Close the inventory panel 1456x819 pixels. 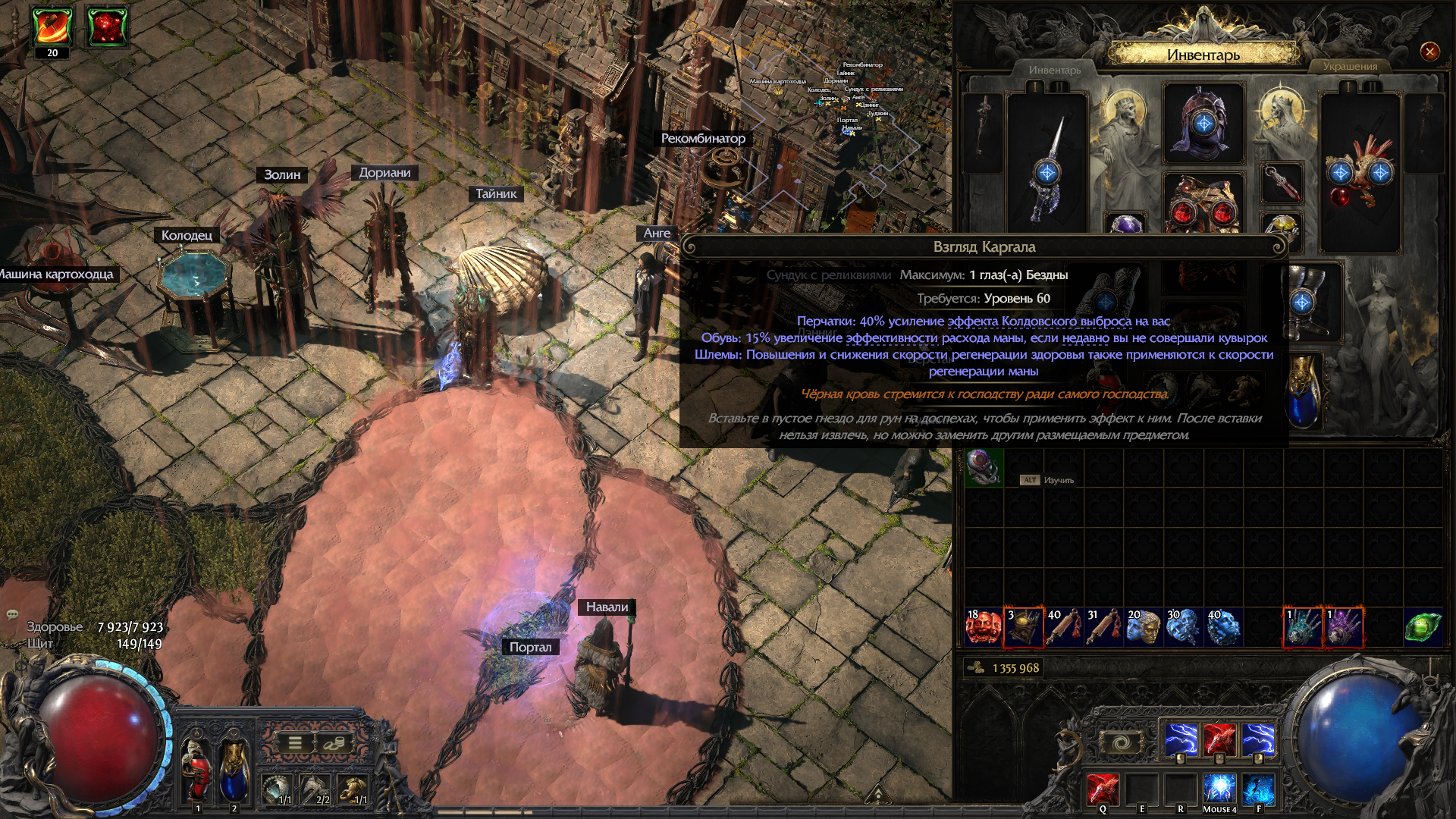pyautogui.click(x=1429, y=52)
